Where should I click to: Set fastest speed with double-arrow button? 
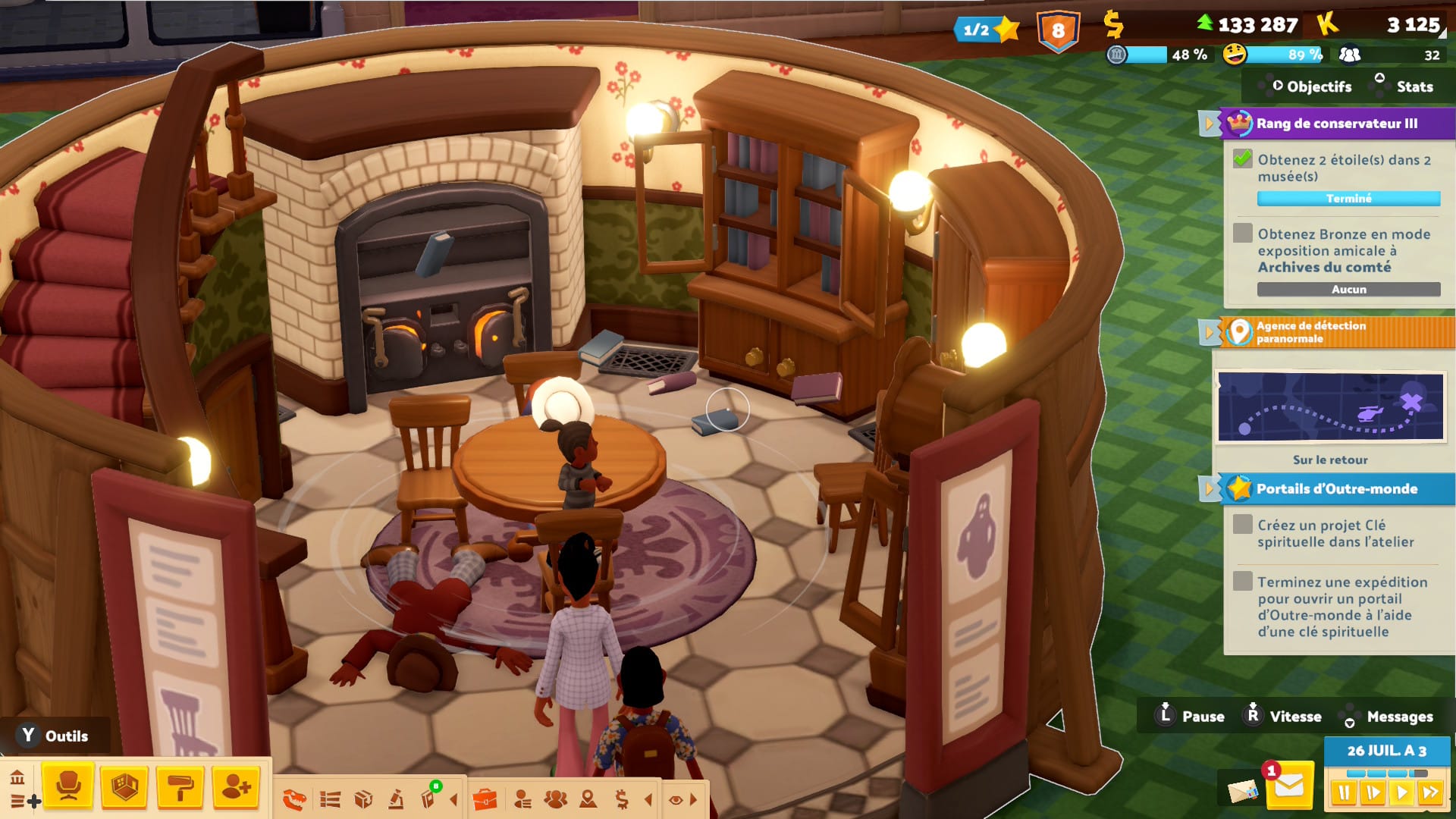1431,793
